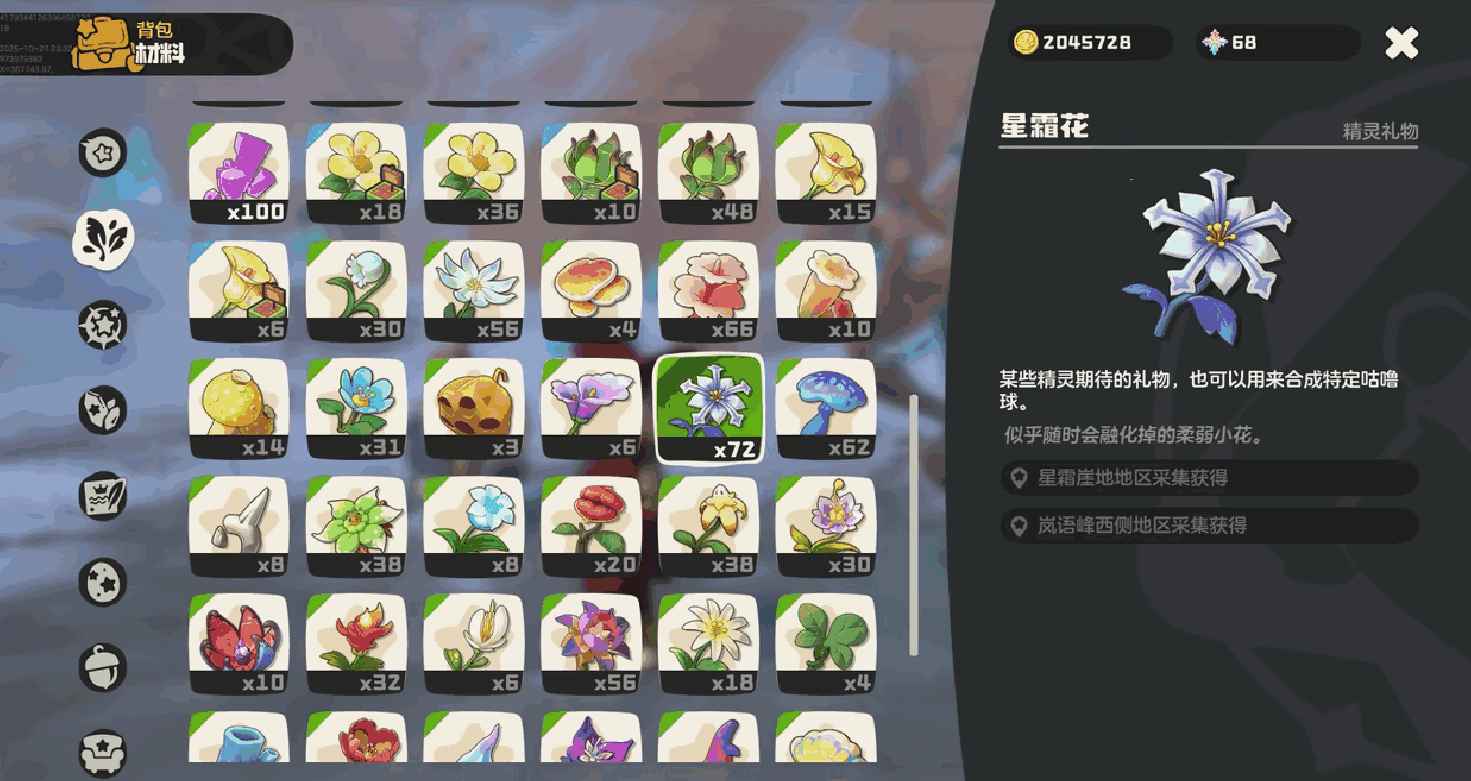The image size is (1471, 781).
Task: Close the backpack with the X button
Action: (x=1401, y=43)
